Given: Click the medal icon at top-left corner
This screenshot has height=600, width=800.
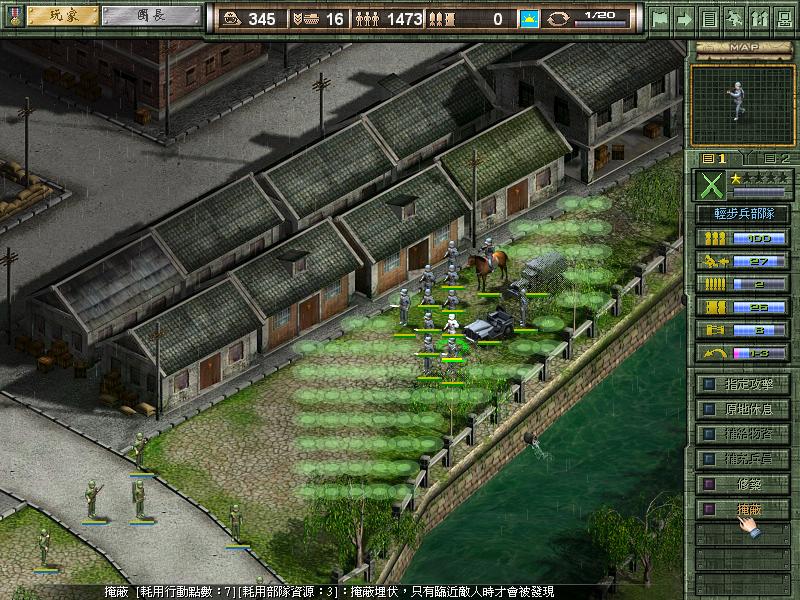Looking at the screenshot, I should [11, 17].
